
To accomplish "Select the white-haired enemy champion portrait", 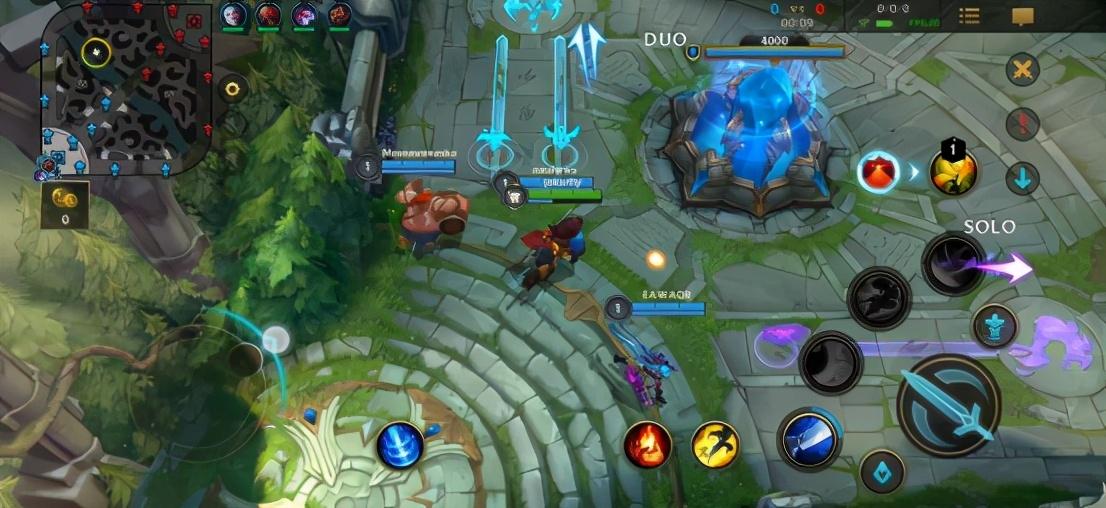I will pyautogui.click(x=234, y=15).
